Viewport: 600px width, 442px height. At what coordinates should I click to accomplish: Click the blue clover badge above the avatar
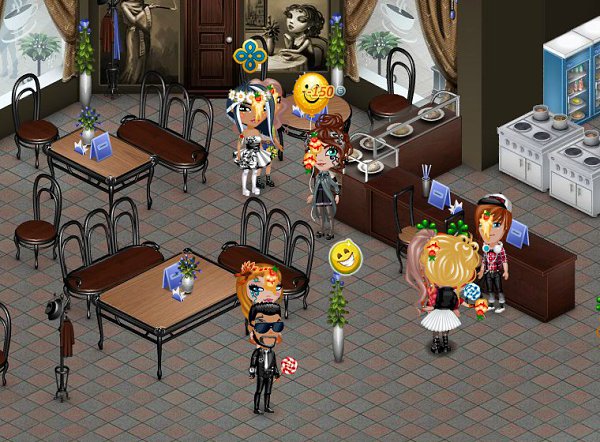250,55
